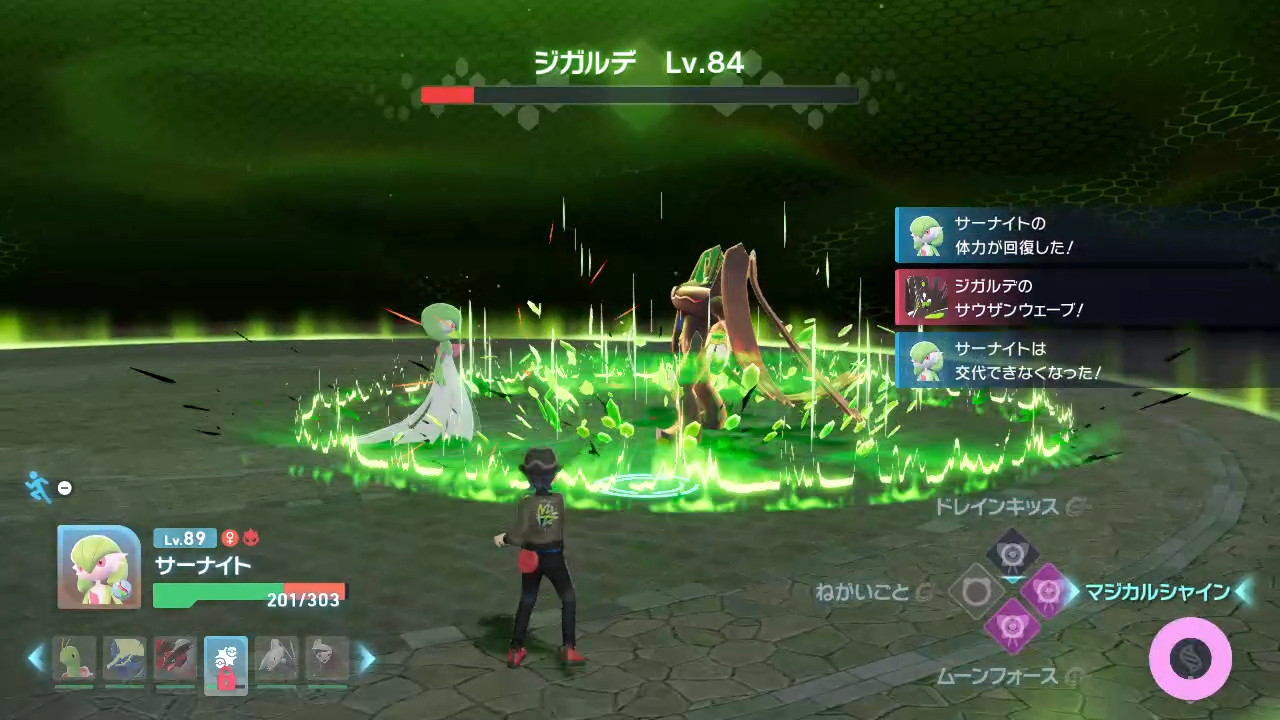Image resolution: width=1280 pixels, height=720 pixels.
Task: Choose the red and black Pokémon slot
Action: click(x=176, y=659)
